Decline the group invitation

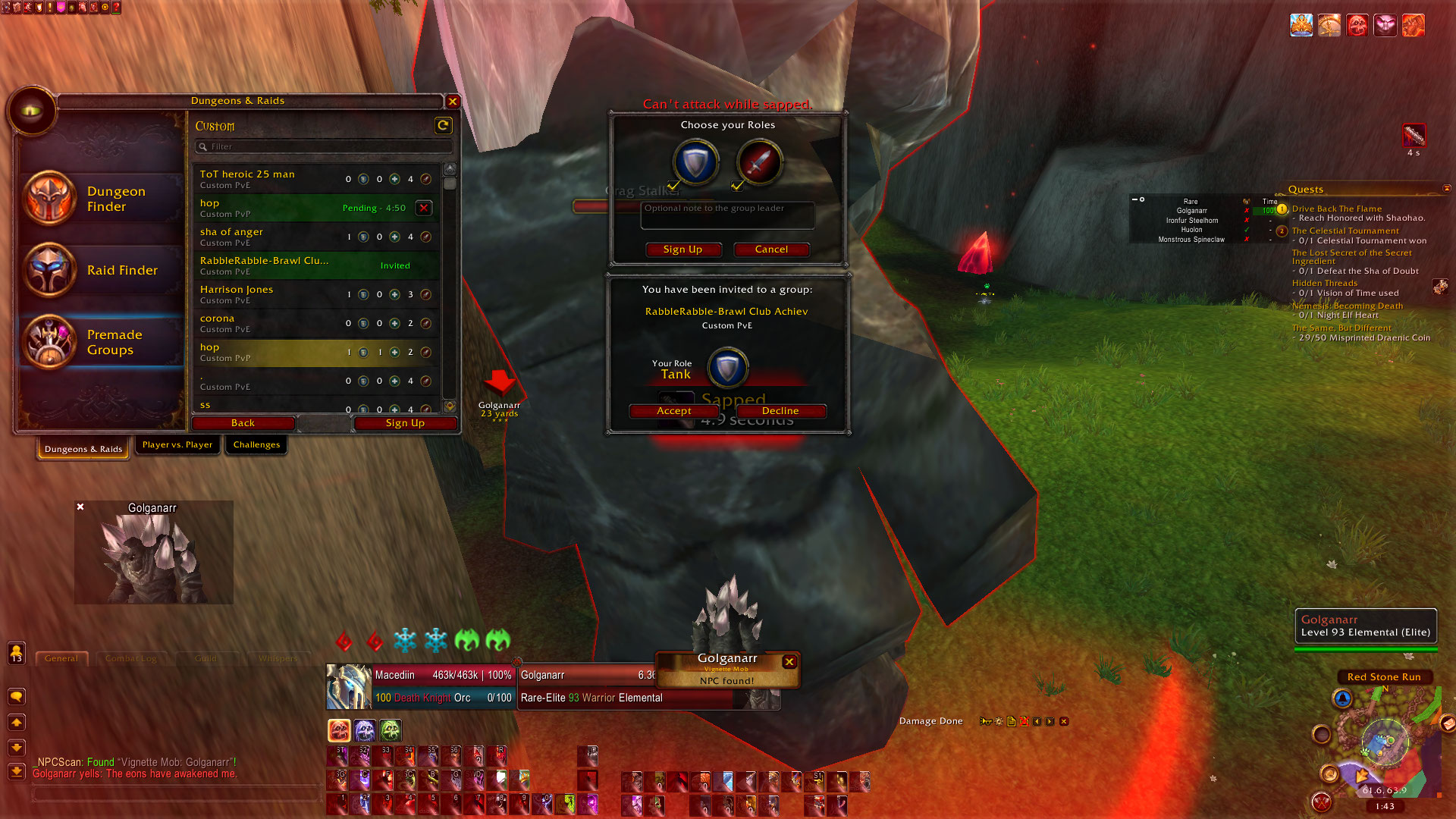coord(780,411)
